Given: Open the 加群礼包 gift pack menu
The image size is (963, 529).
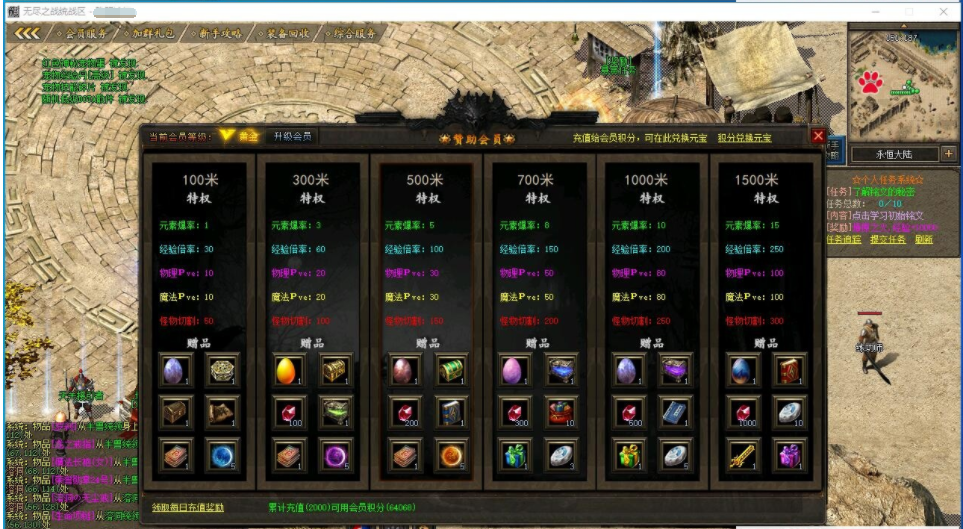Looking at the screenshot, I should coord(156,33).
